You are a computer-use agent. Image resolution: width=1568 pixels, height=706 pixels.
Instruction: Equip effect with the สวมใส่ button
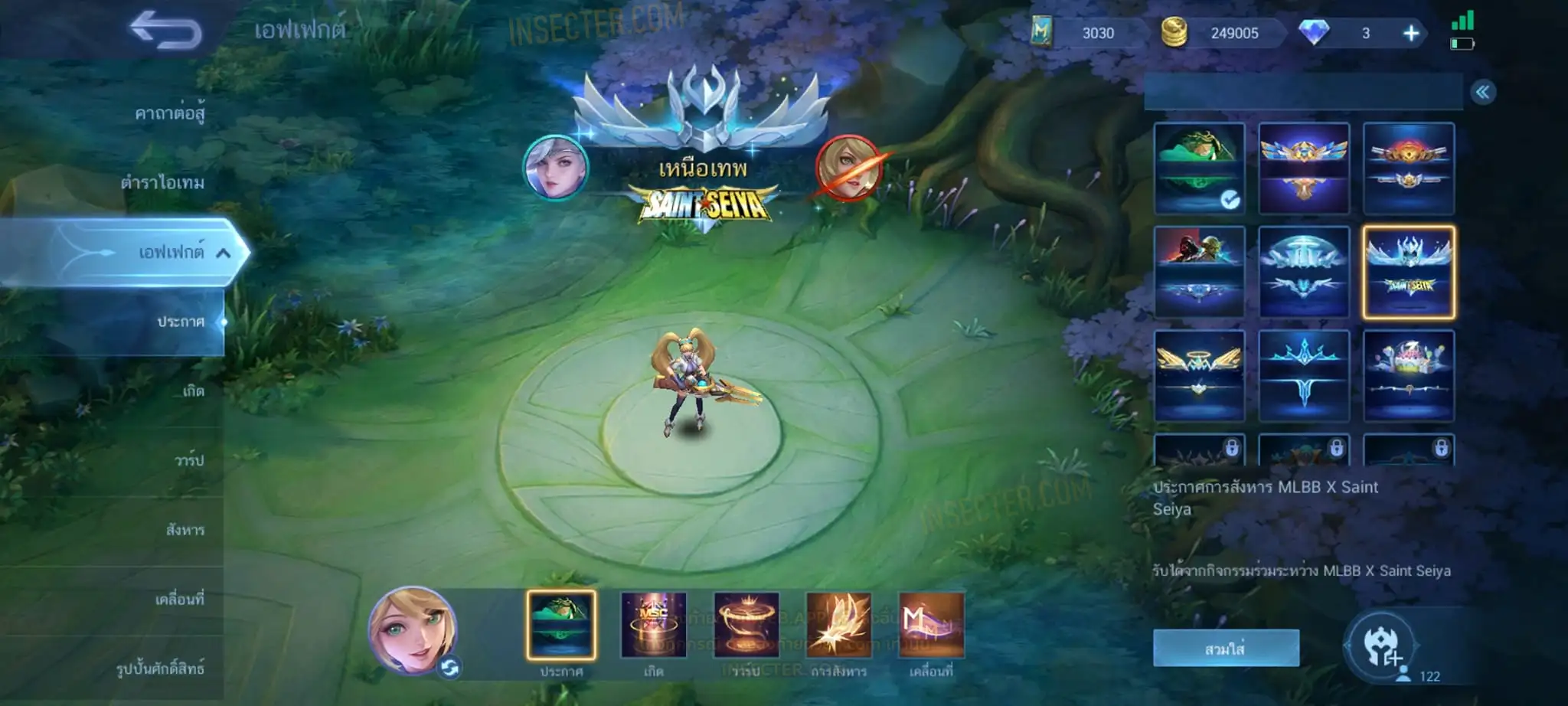pos(1226,649)
